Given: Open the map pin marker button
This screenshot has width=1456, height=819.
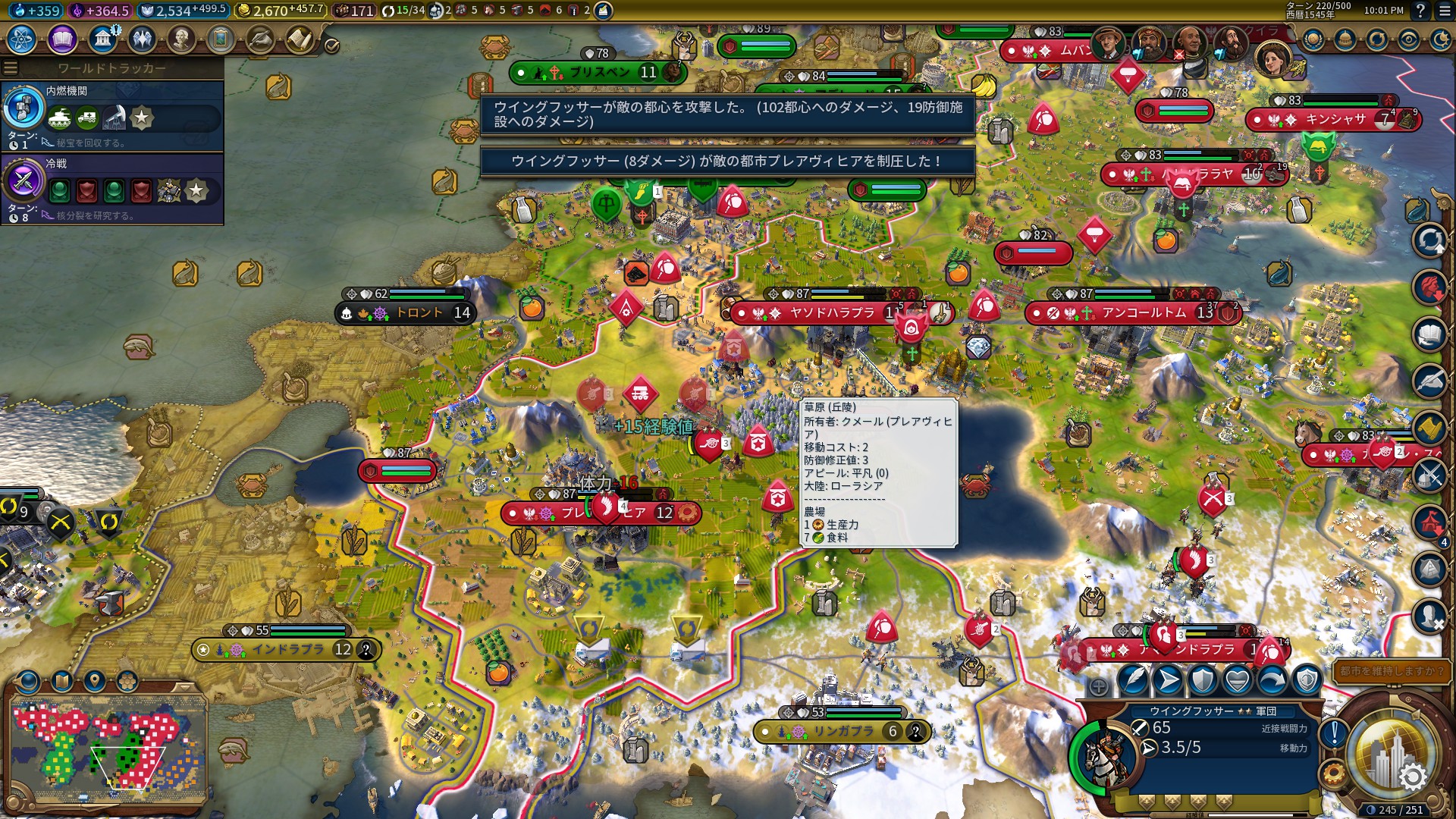Looking at the screenshot, I should pos(94,681).
